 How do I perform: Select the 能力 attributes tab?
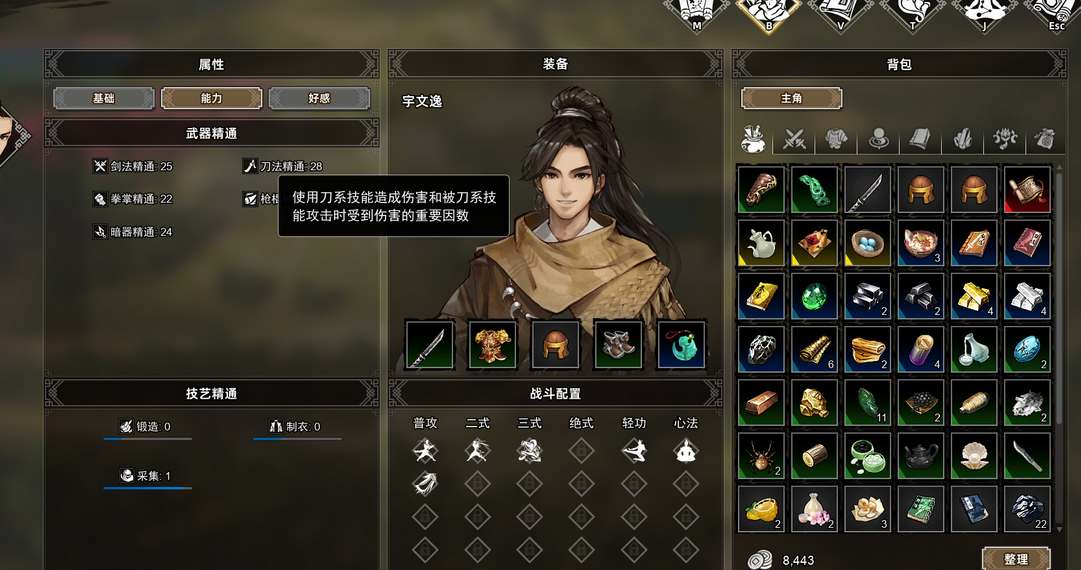pyautogui.click(x=211, y=99)
